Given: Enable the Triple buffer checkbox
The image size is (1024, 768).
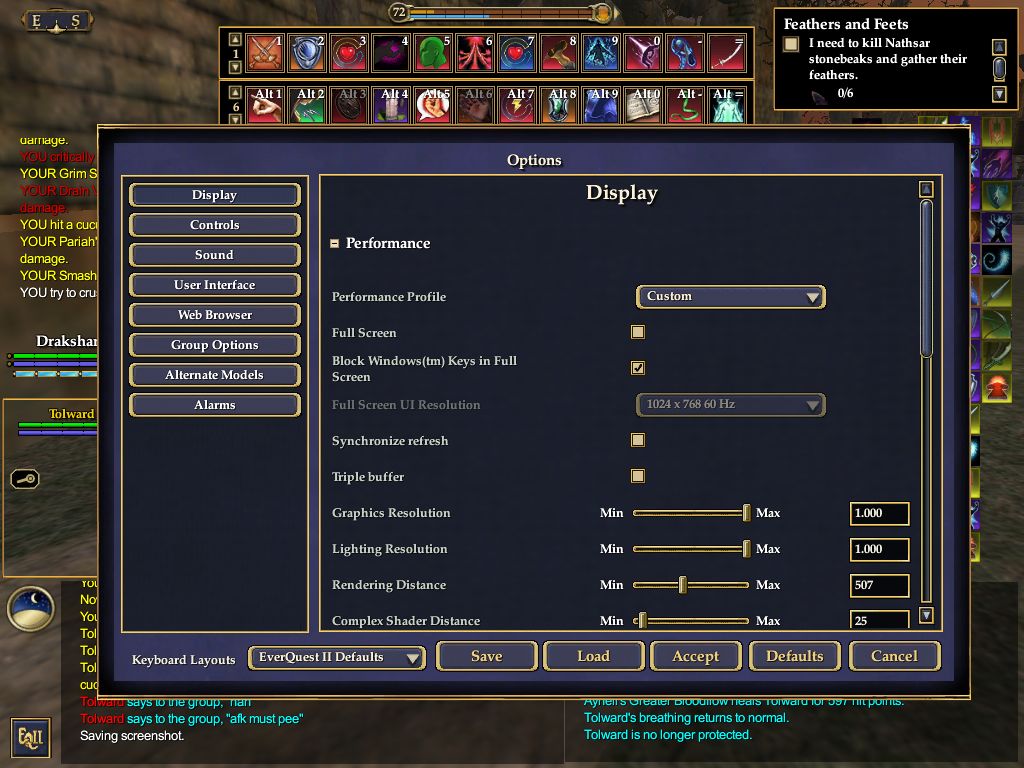Looking at the screenshot, I should pyautogui.click(x=638, y=476).
